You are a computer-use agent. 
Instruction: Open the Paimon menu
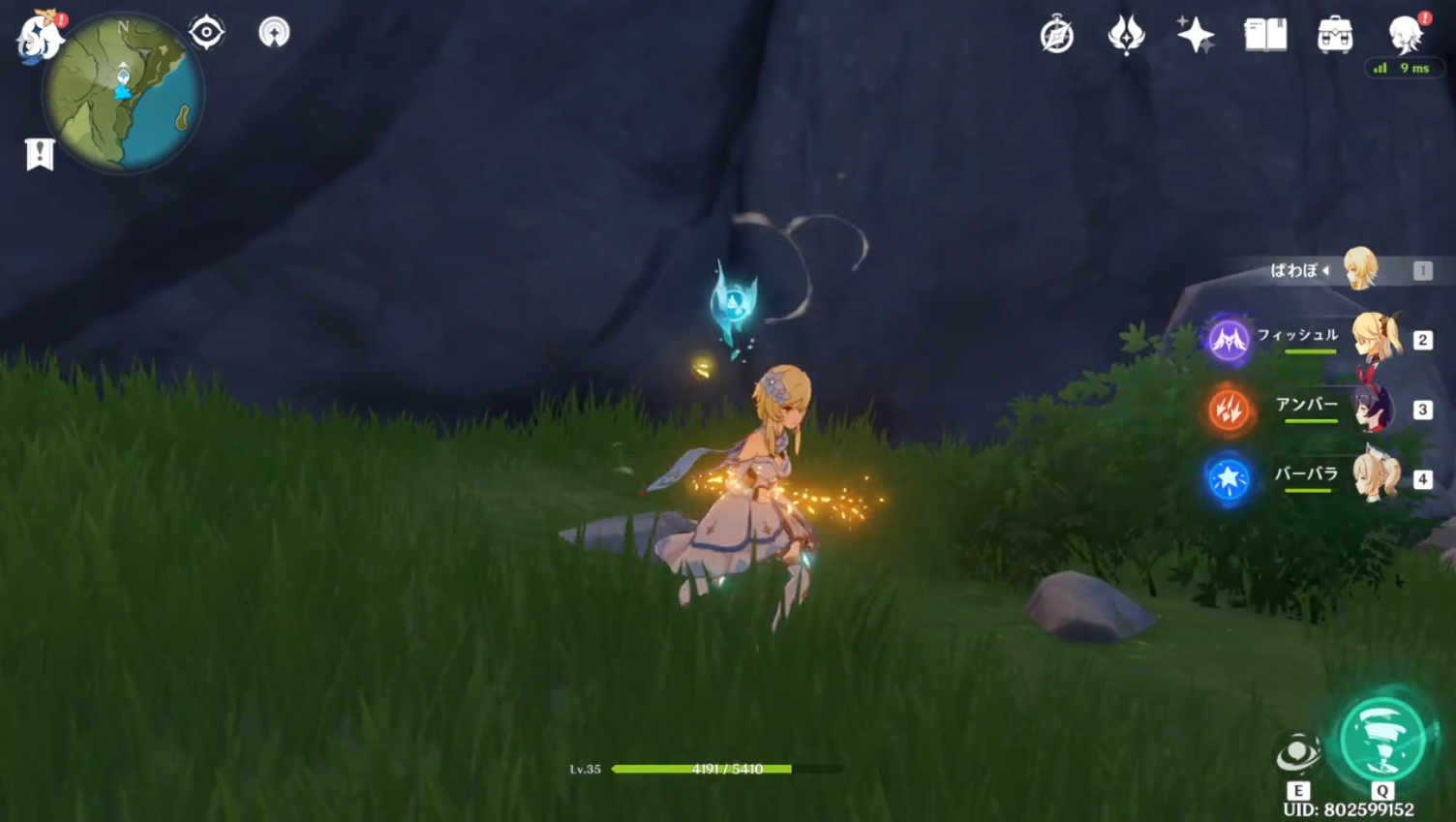tap(39, 38)
